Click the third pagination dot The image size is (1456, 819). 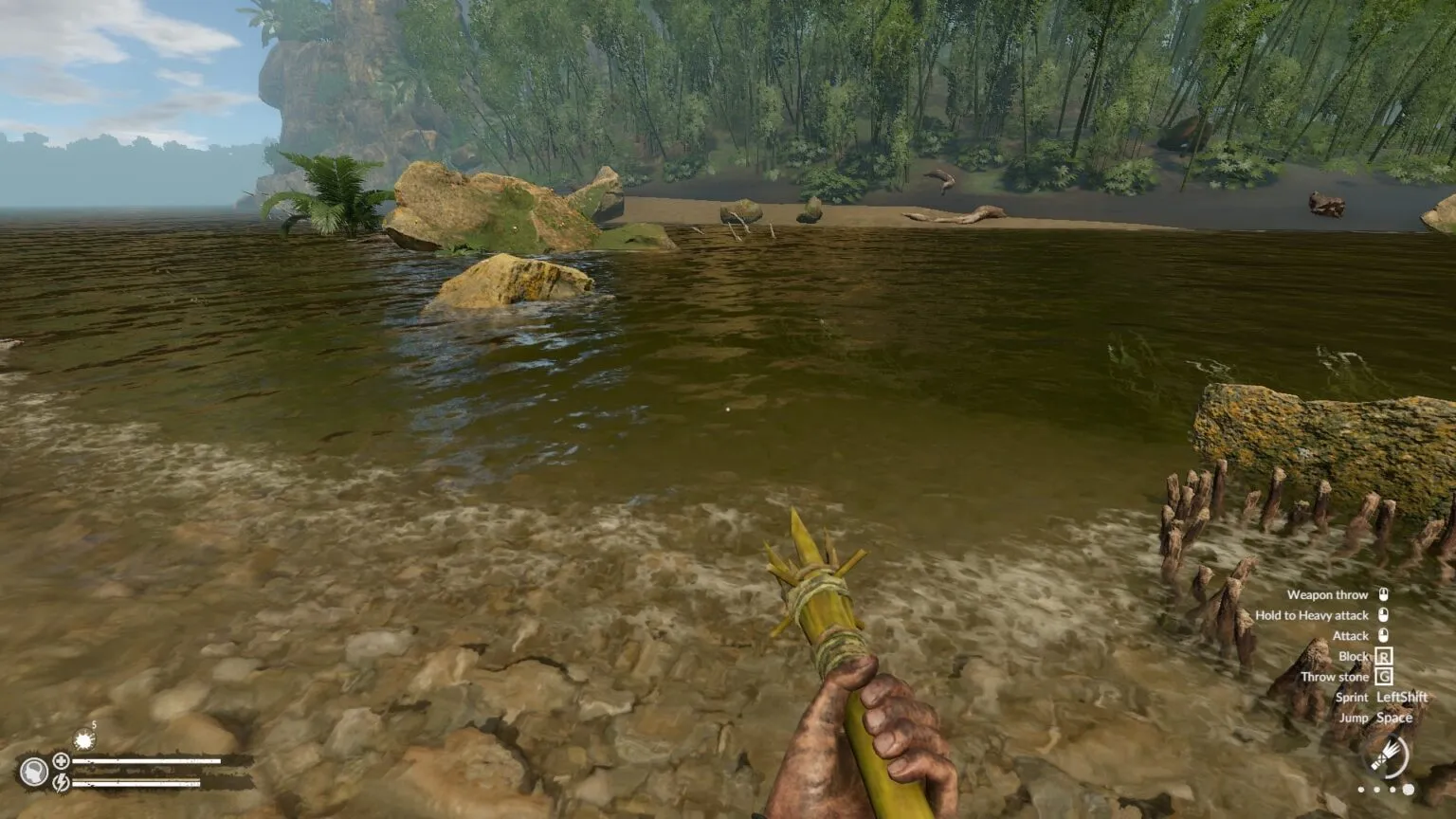pyautogui.click(x=1392, y=790)
